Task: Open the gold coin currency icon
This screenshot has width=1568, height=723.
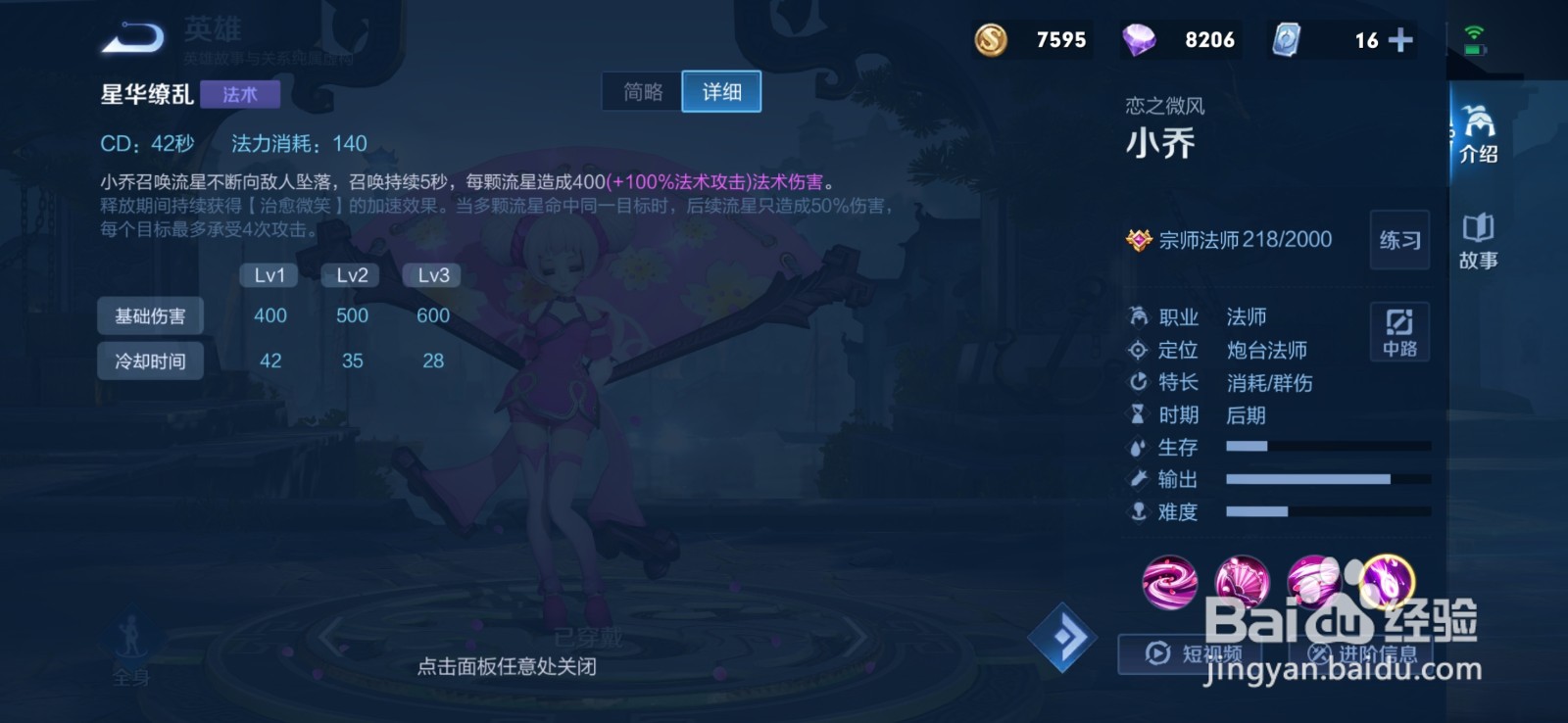Action: tap(992, 40)
